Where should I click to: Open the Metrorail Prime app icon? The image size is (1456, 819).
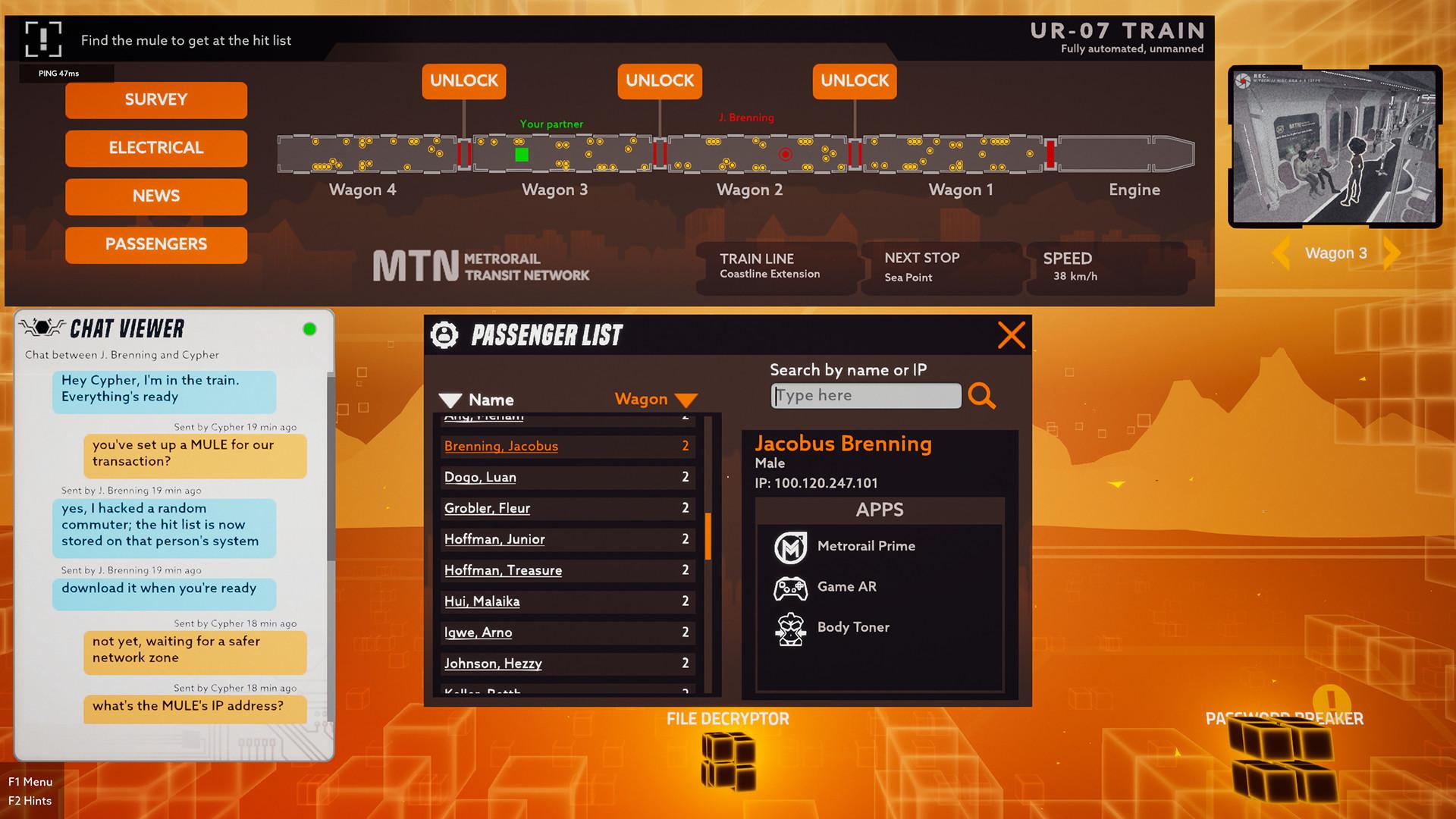point(790,548)
